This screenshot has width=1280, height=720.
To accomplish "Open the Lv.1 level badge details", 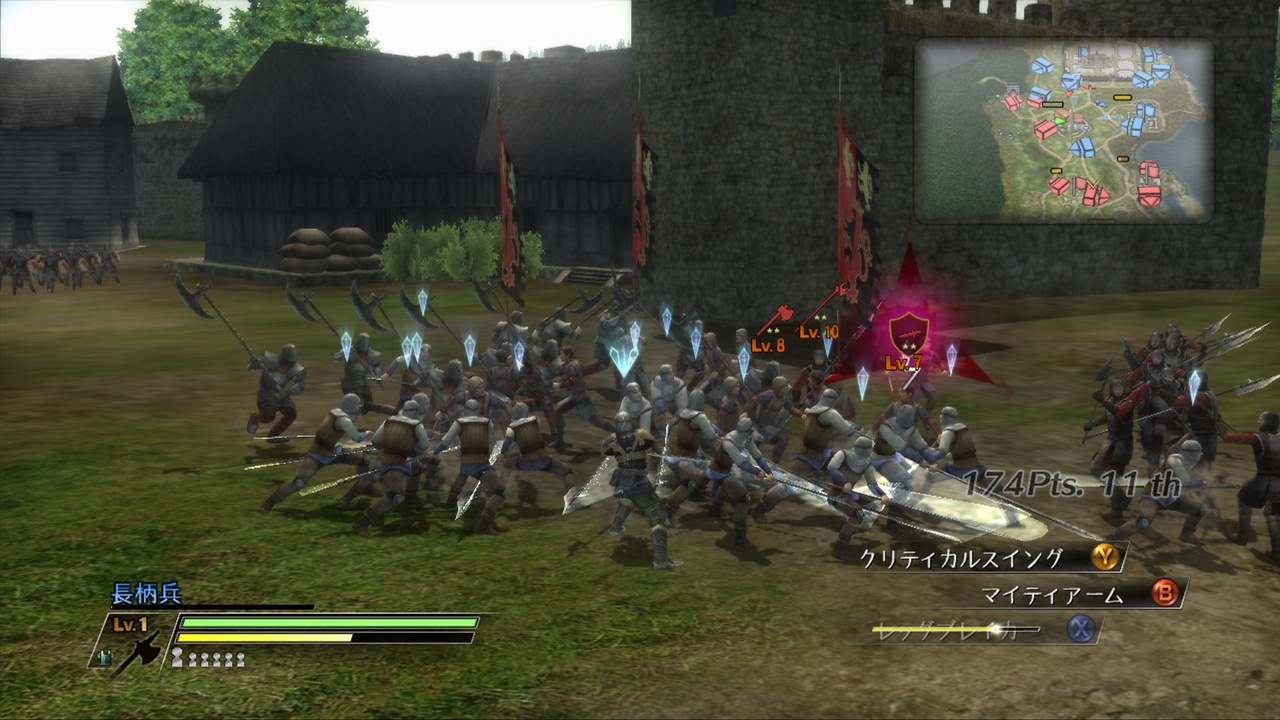I will (130, 622).
